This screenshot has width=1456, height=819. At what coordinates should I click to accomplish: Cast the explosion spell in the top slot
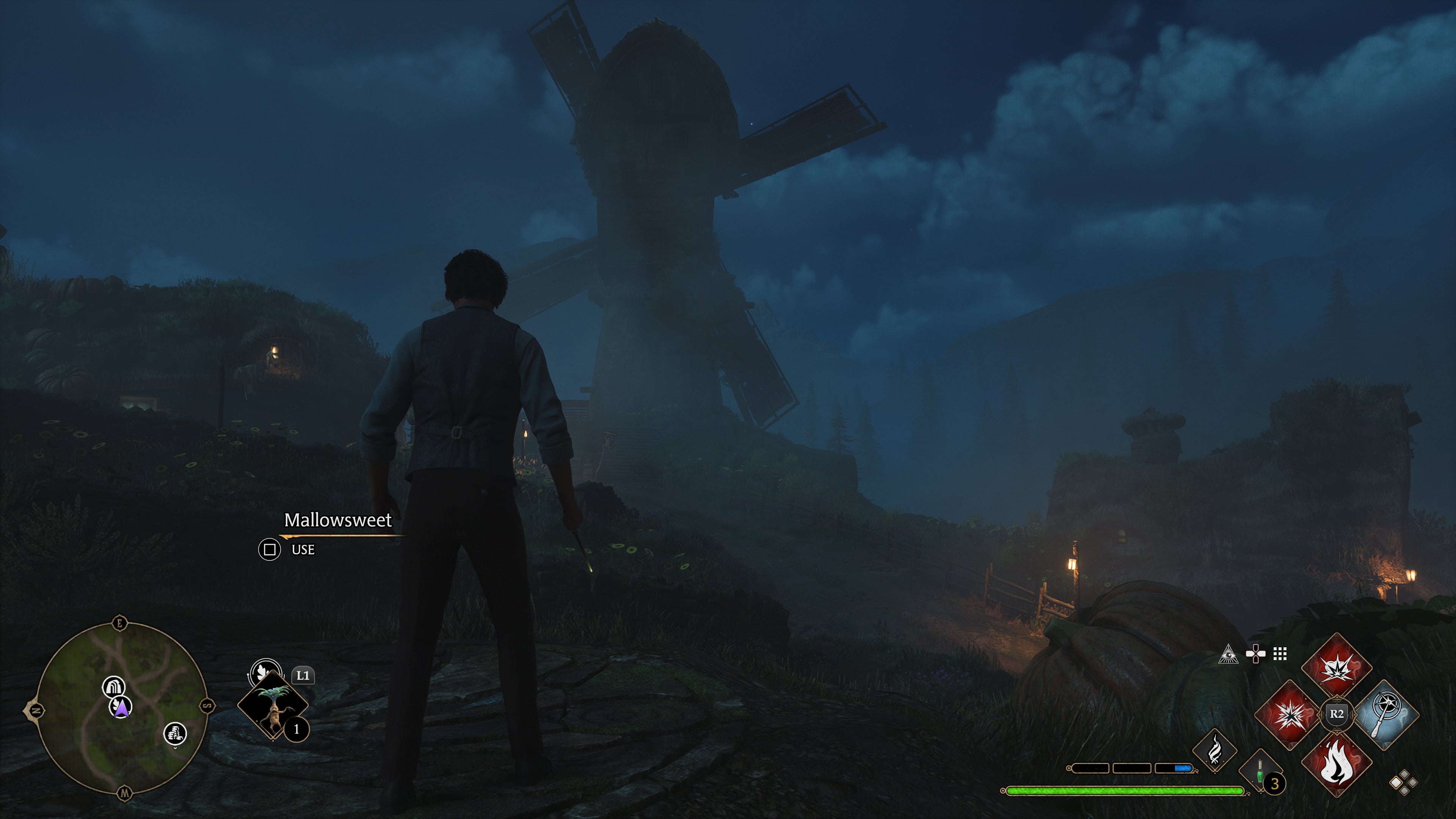coord(1336,667)
